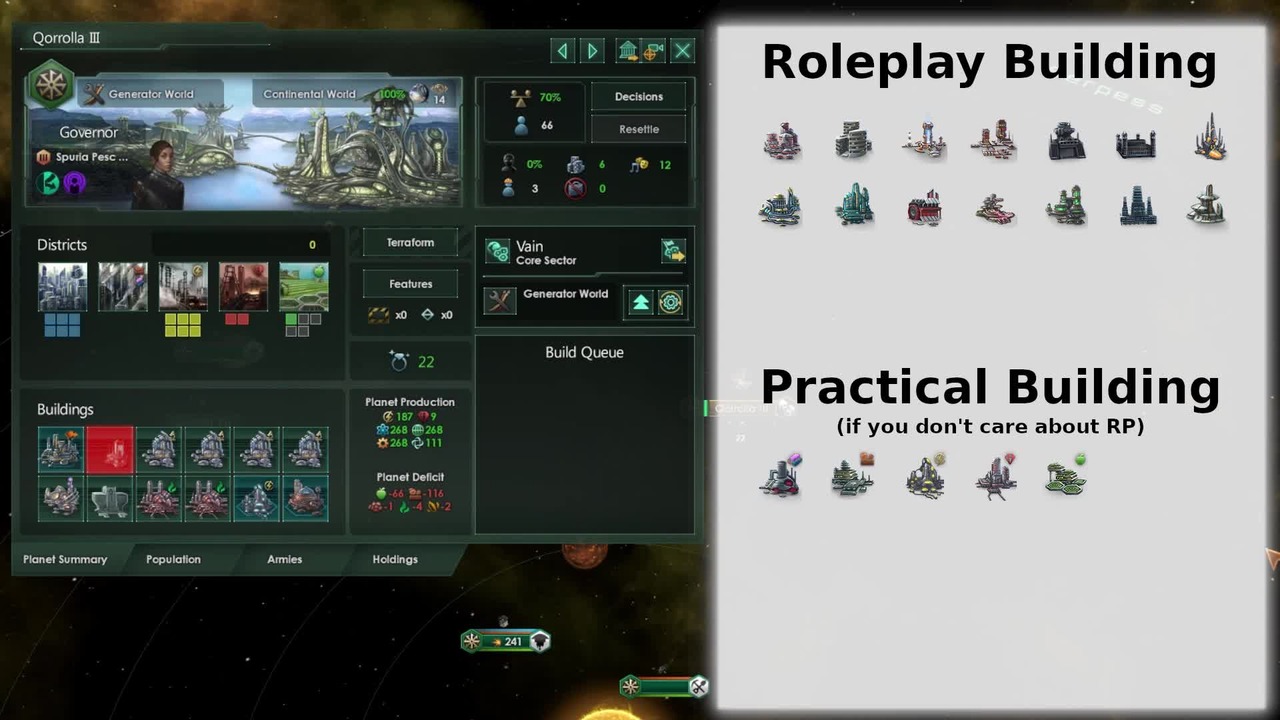Screen dimensions: 1280x720
Task: Choose the generator district with lightning icon
Action: click(183, 287)
